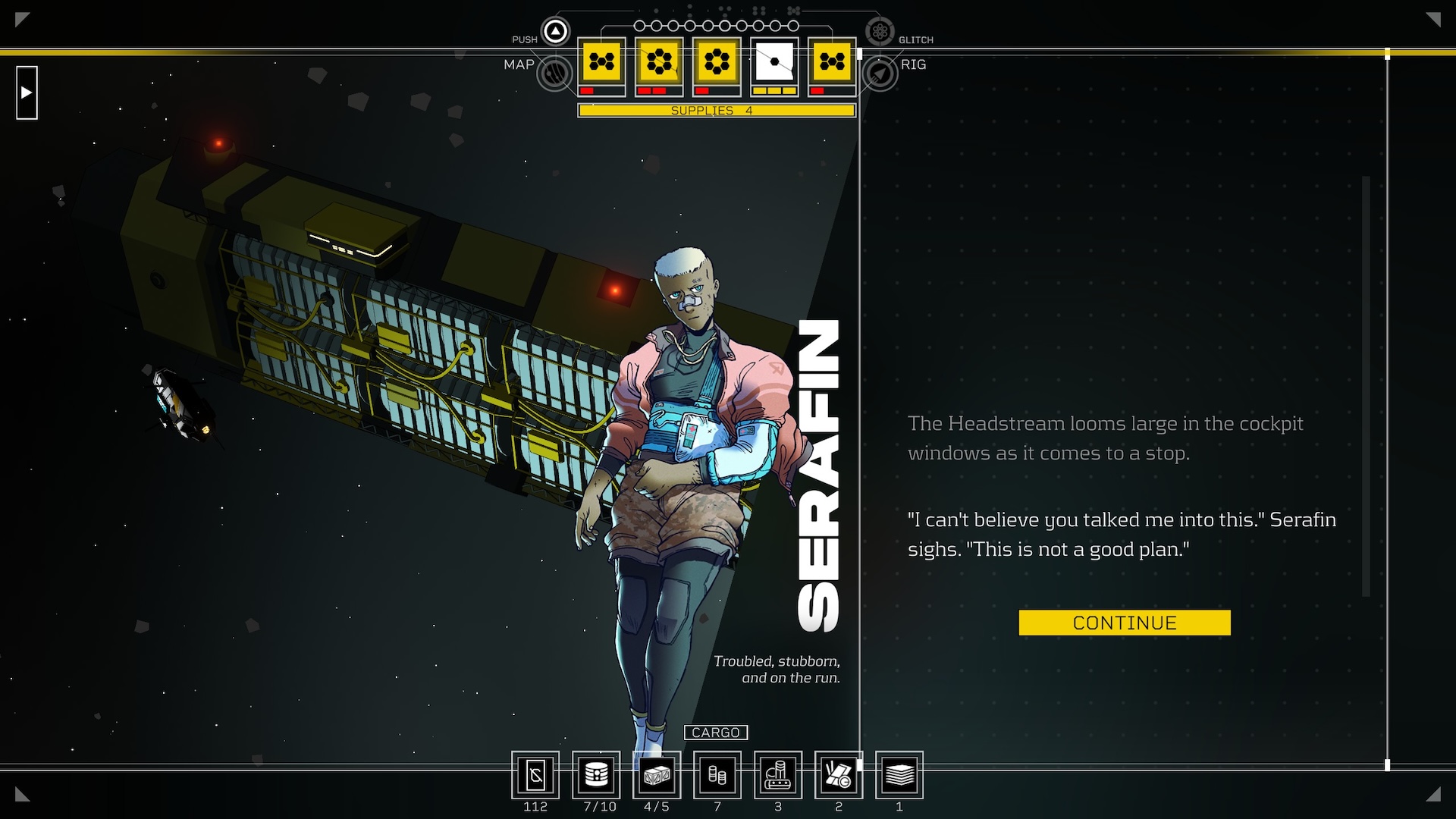Select the Glitch hexagon cluster icon
The image size is (1456, 819).
point(880,31)
